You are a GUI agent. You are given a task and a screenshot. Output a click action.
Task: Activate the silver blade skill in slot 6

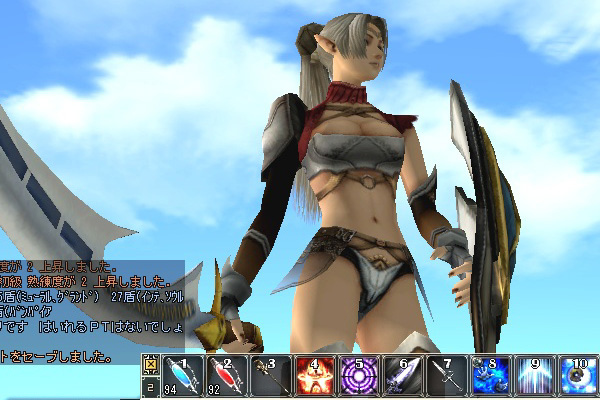click(x=401, y=377)
